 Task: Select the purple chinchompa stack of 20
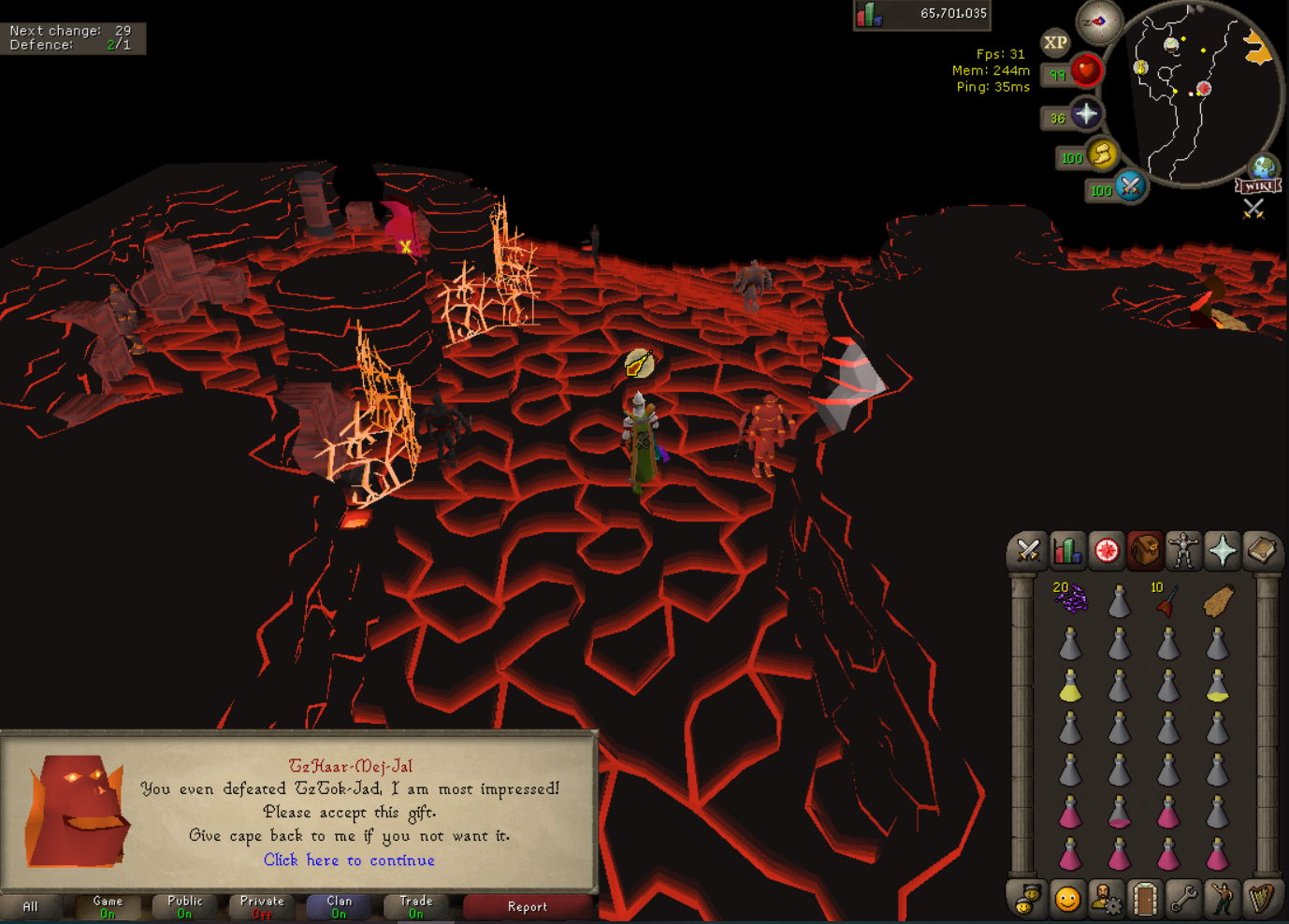(x=1070, y=598)
